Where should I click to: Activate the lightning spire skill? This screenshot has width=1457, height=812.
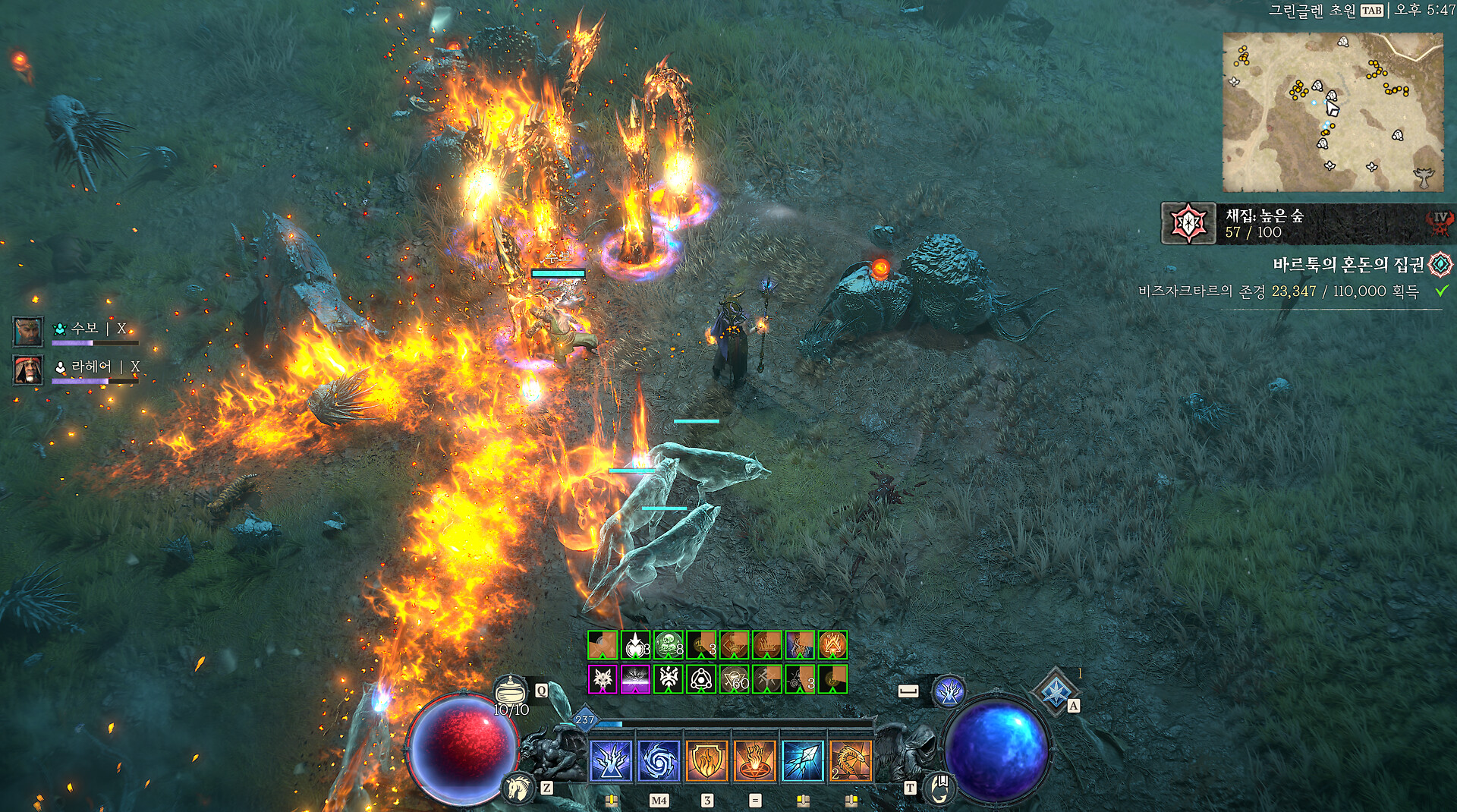[611, 761]
